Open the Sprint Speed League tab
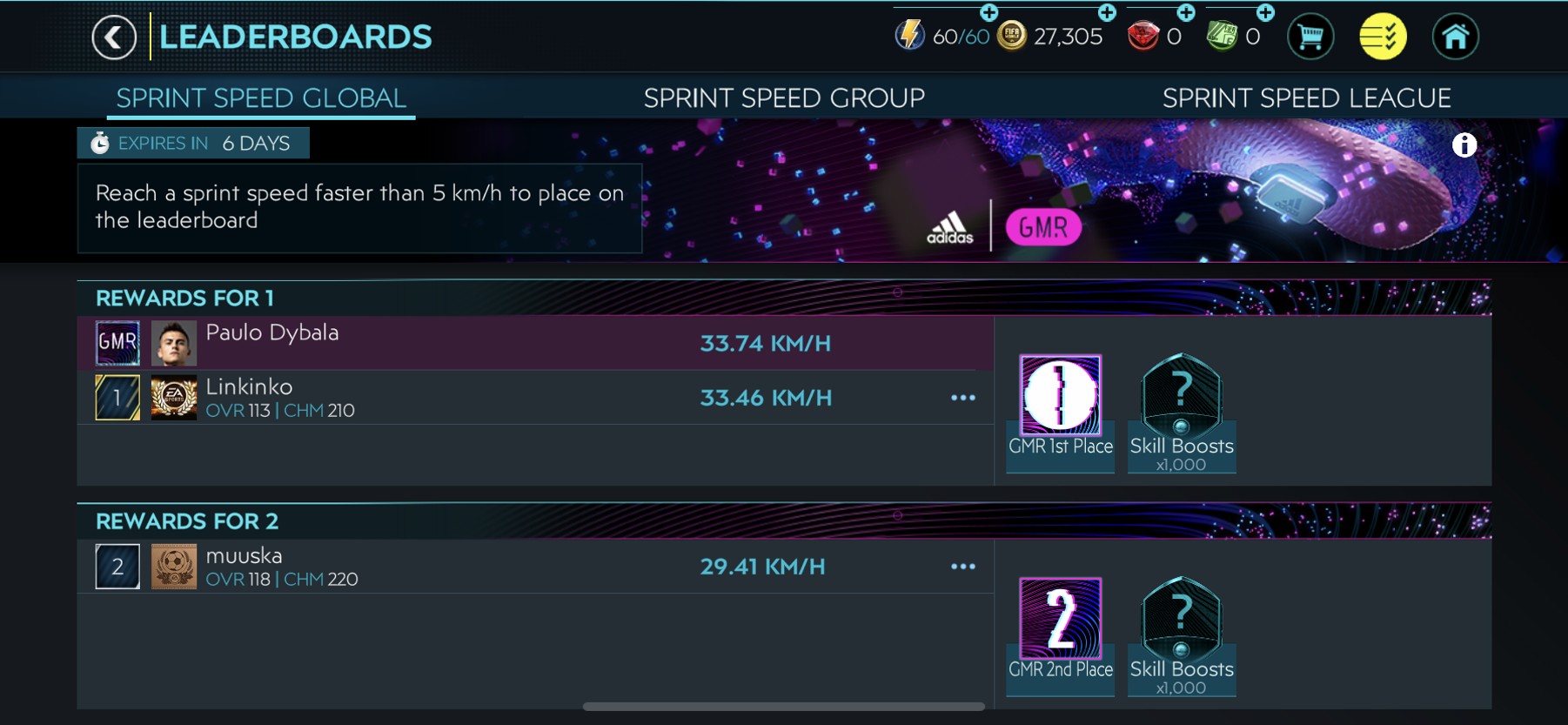Viewport: 1568px width, 725px height. tap(1306, 98)
